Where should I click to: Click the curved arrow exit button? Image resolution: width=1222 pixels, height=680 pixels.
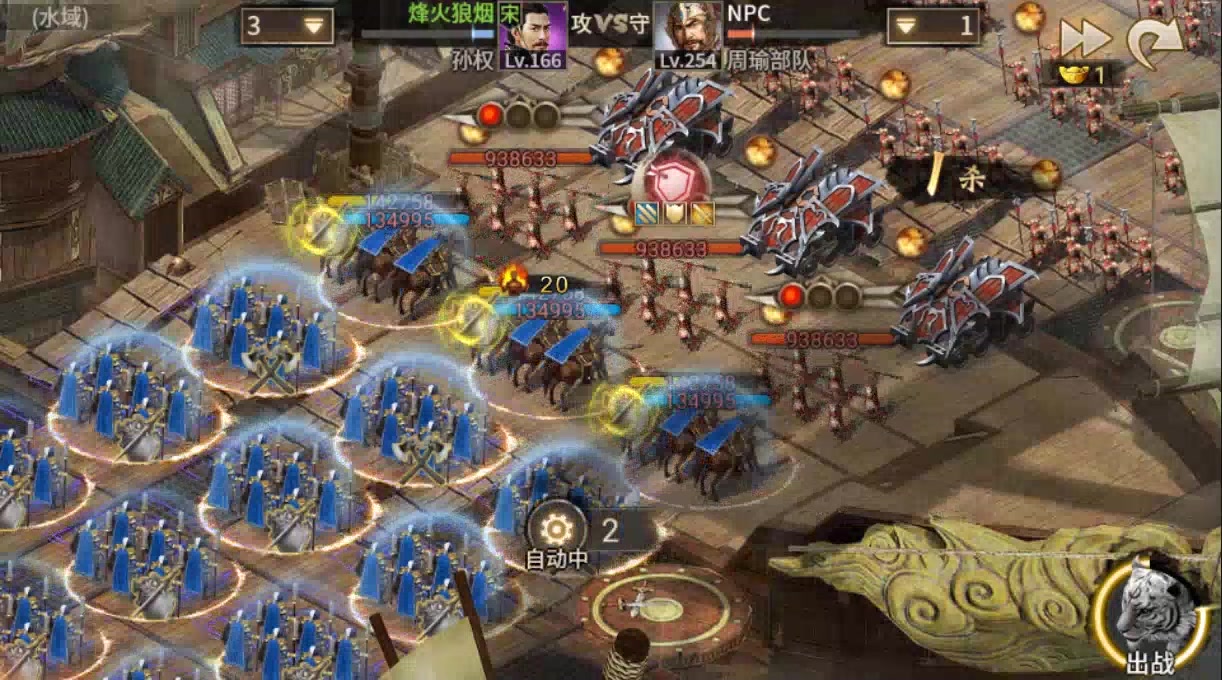coord(1154,40)
